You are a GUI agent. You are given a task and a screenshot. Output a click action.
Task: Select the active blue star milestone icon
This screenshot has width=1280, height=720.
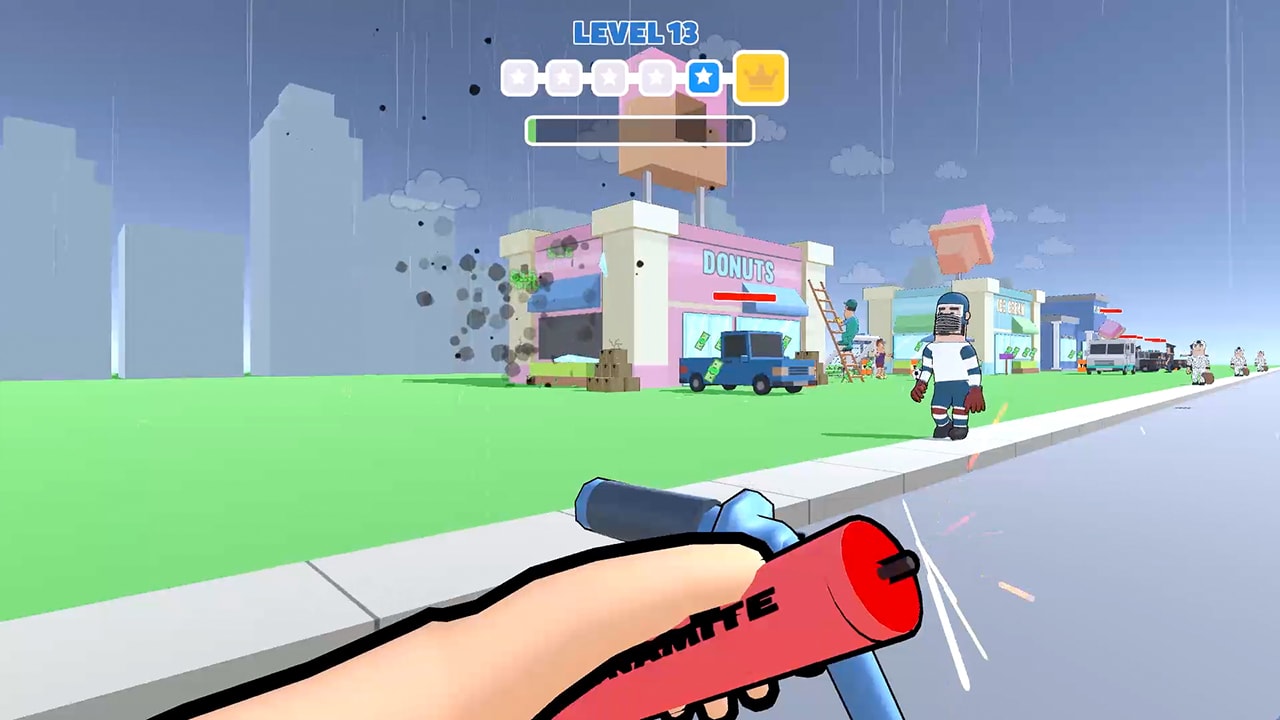click(703, 77)
